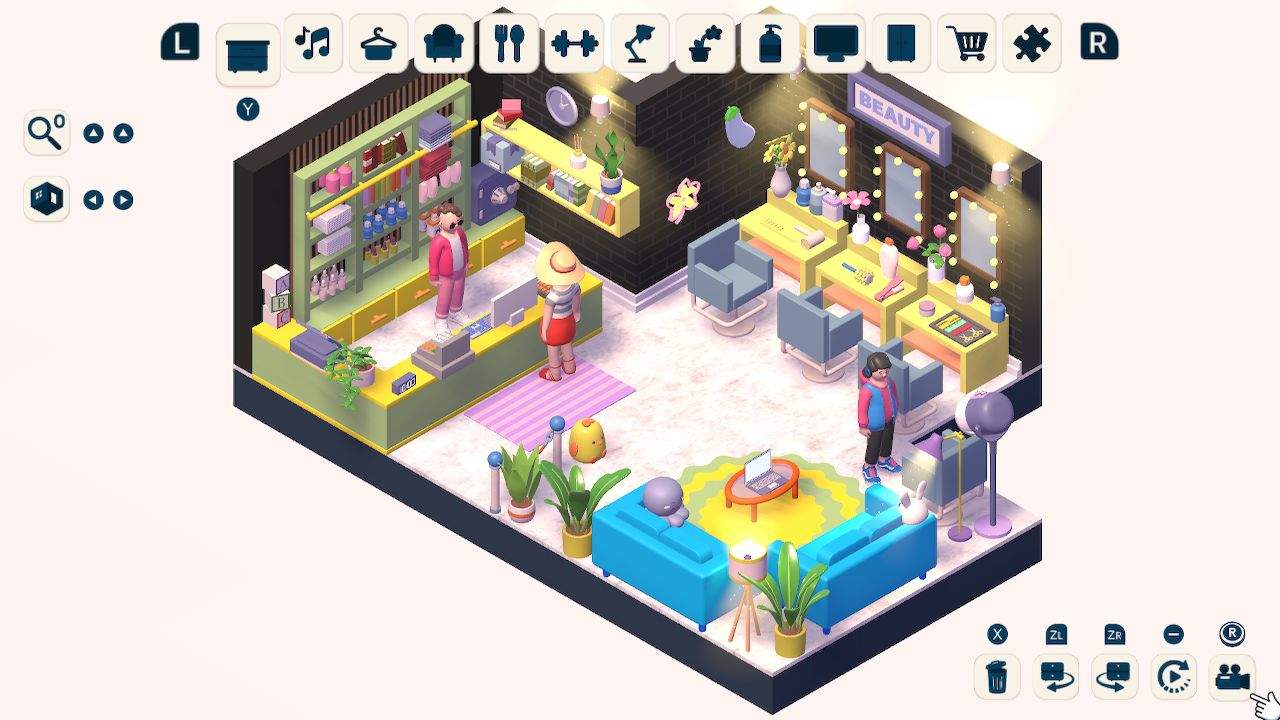Select the TV electronics category
The width and height of the screenshot is (1280, 720).
[x=835, y=44]
